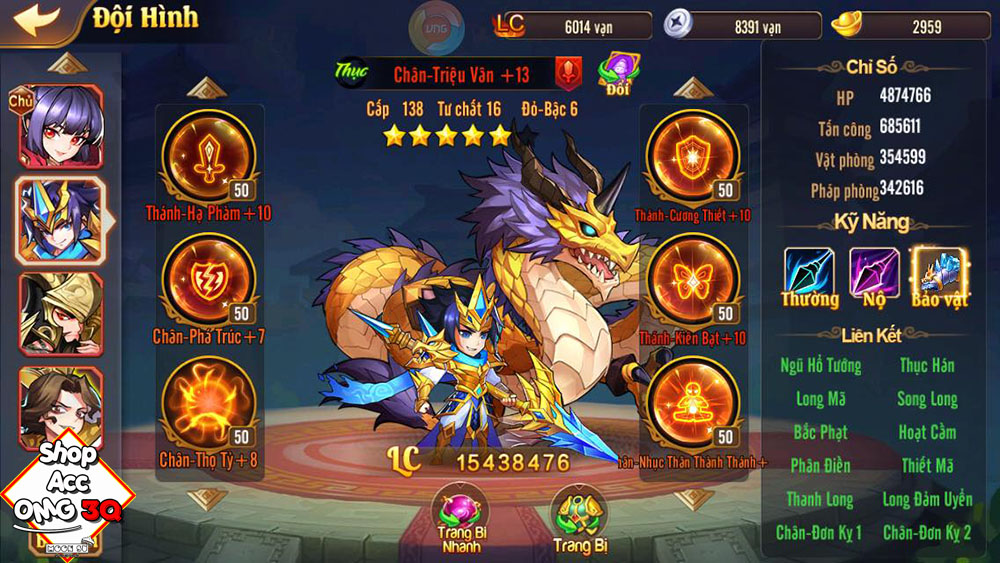Click the Đổi swap hero button
Viewport: 1000px width, 563px height.
coord(618,73)
